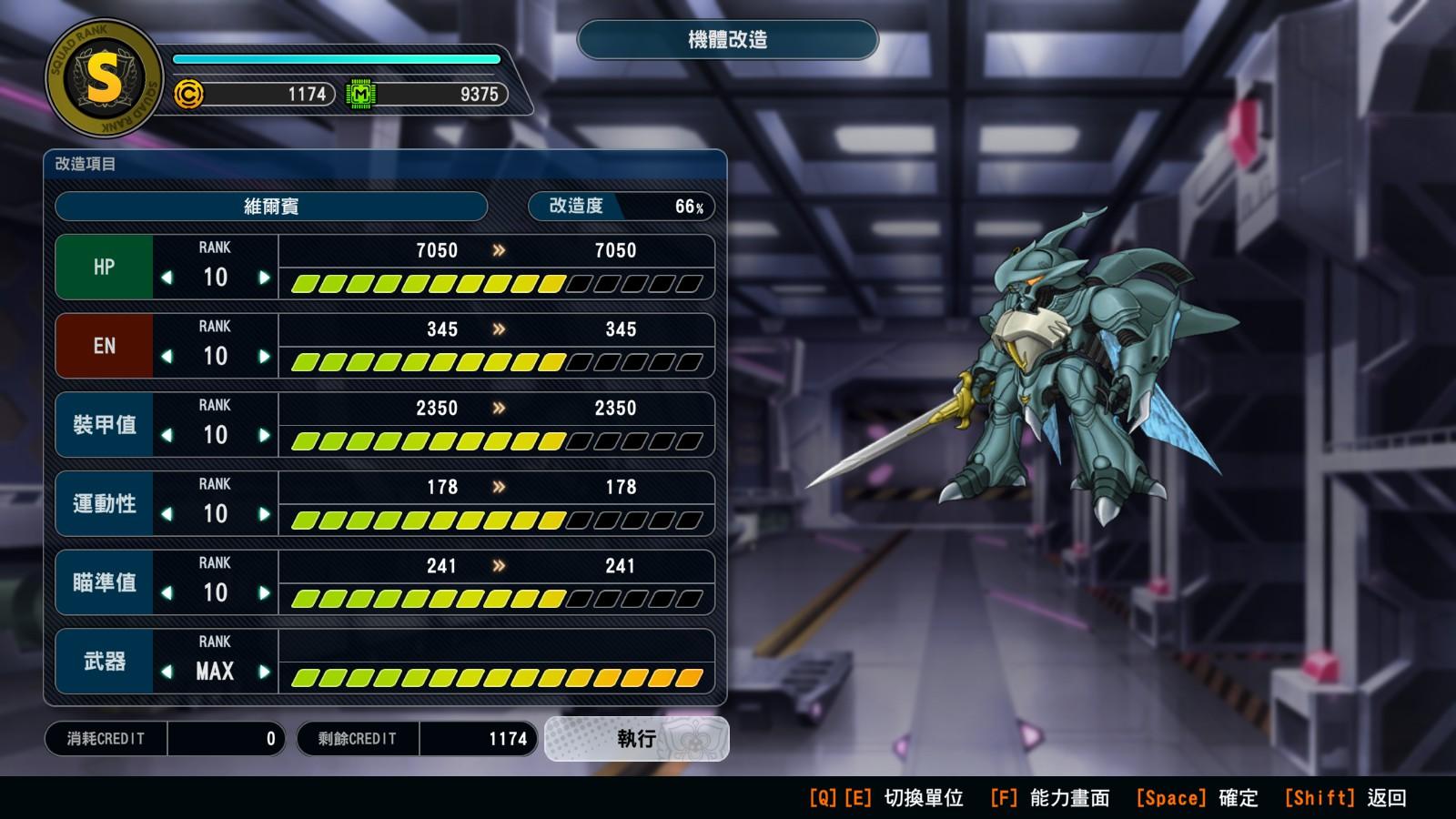Increase 裝甲值 armor rank arrow

[264, 436]
